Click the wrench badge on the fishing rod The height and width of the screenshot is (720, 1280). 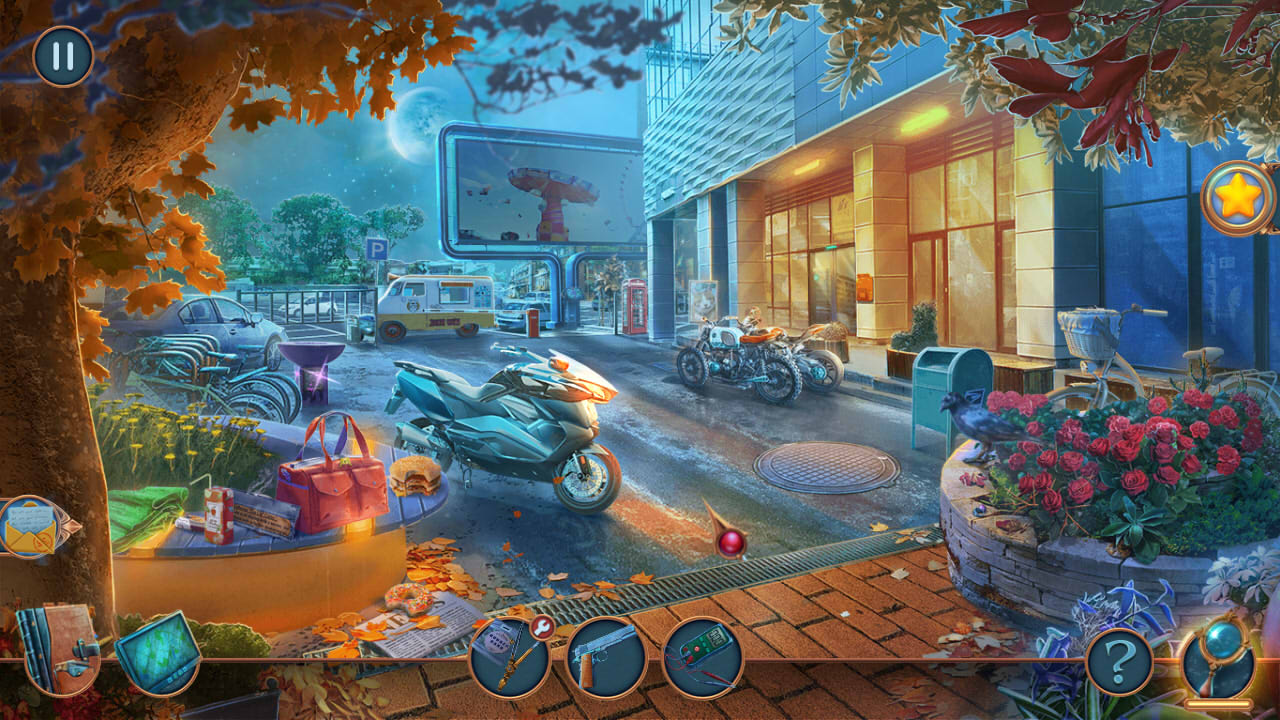pos(542,627)
